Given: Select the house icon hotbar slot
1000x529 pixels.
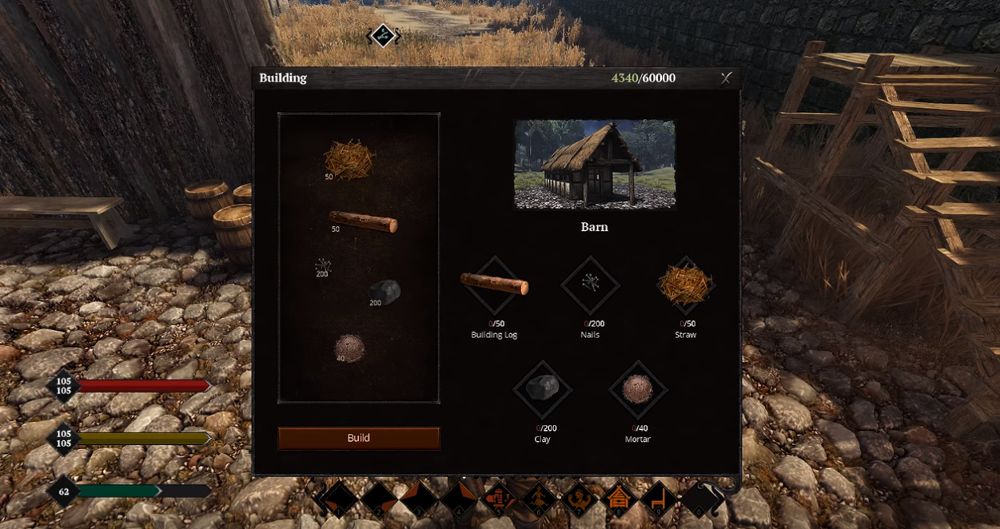Looking at the screenshot, I should [x=619, y=497].
